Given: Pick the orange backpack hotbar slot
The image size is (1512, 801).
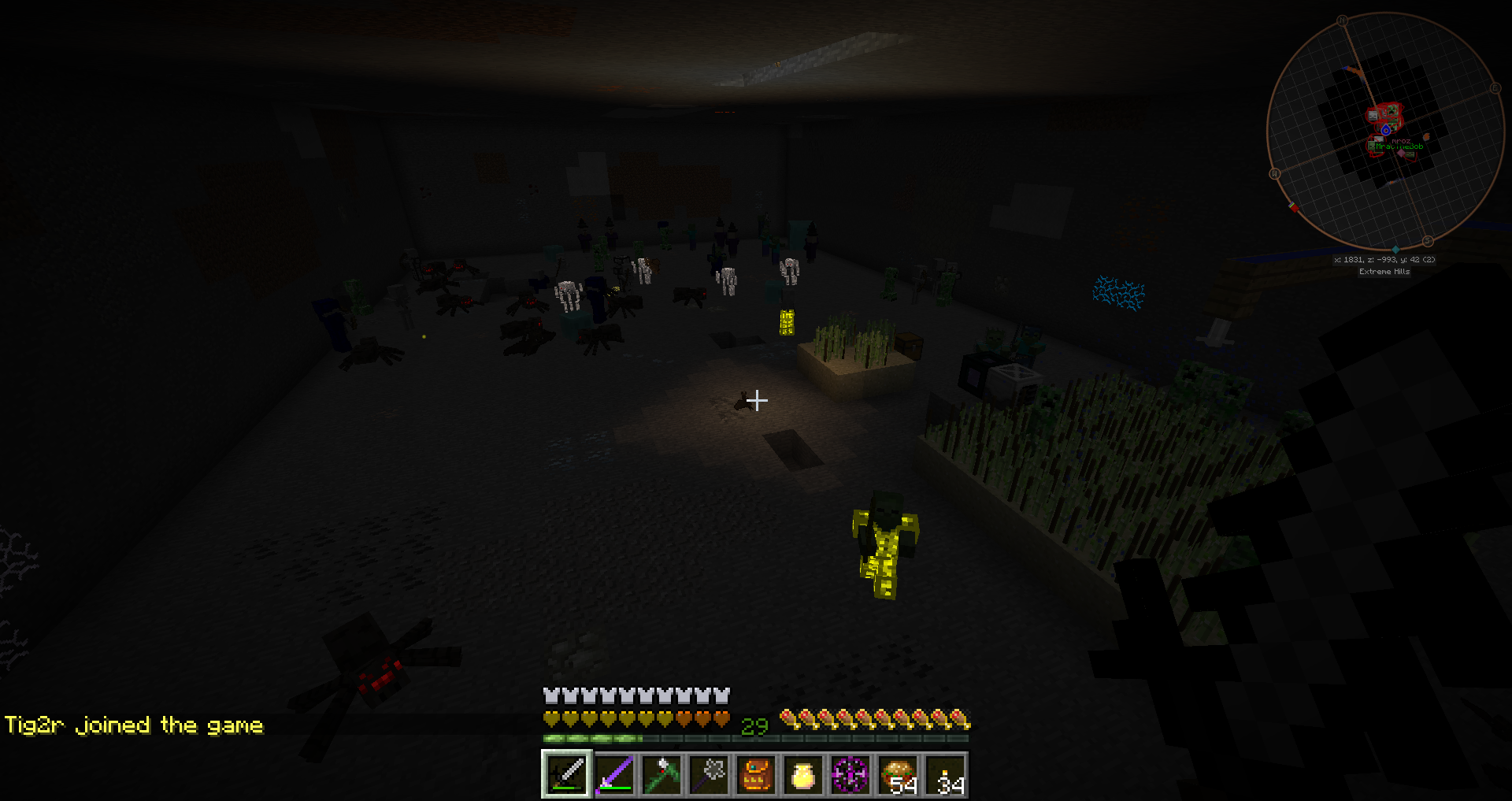Looking at the screenshot, I should tap(756, 774).
